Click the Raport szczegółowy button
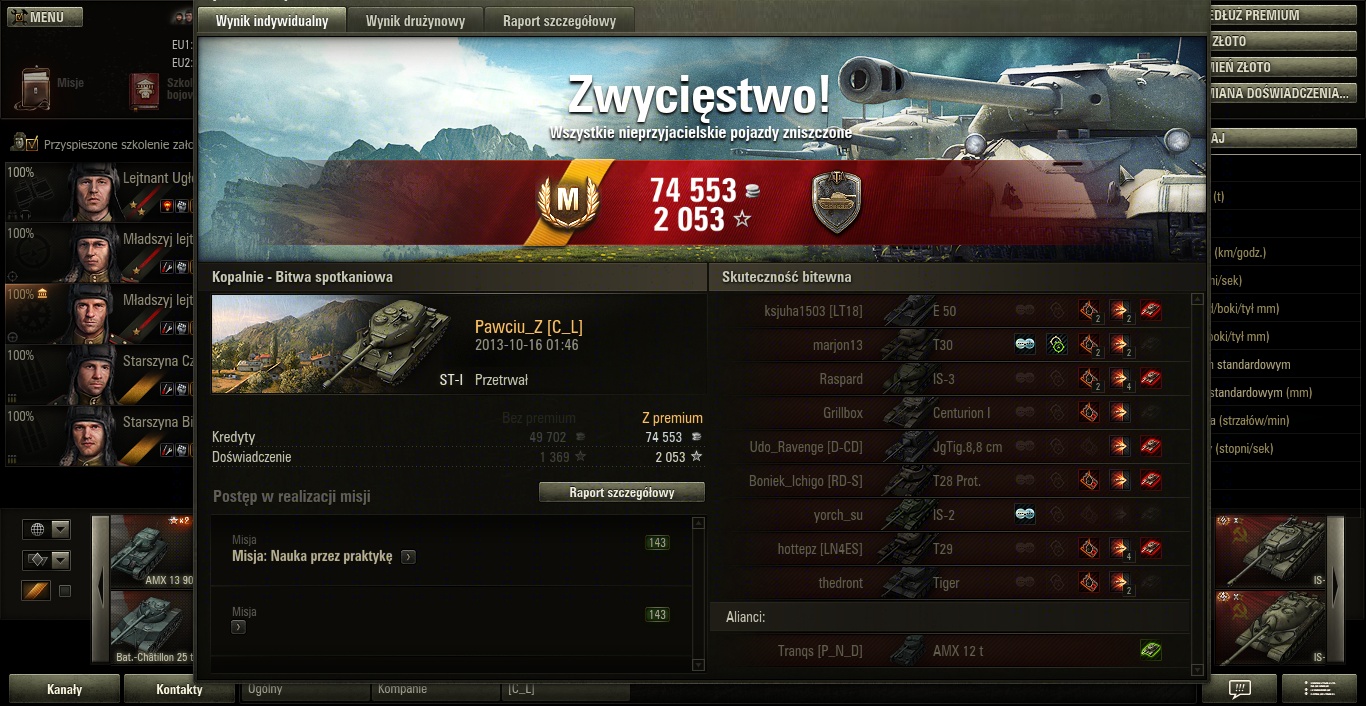Viewport: 1366px width, 706px height. [x=621, y=492]
